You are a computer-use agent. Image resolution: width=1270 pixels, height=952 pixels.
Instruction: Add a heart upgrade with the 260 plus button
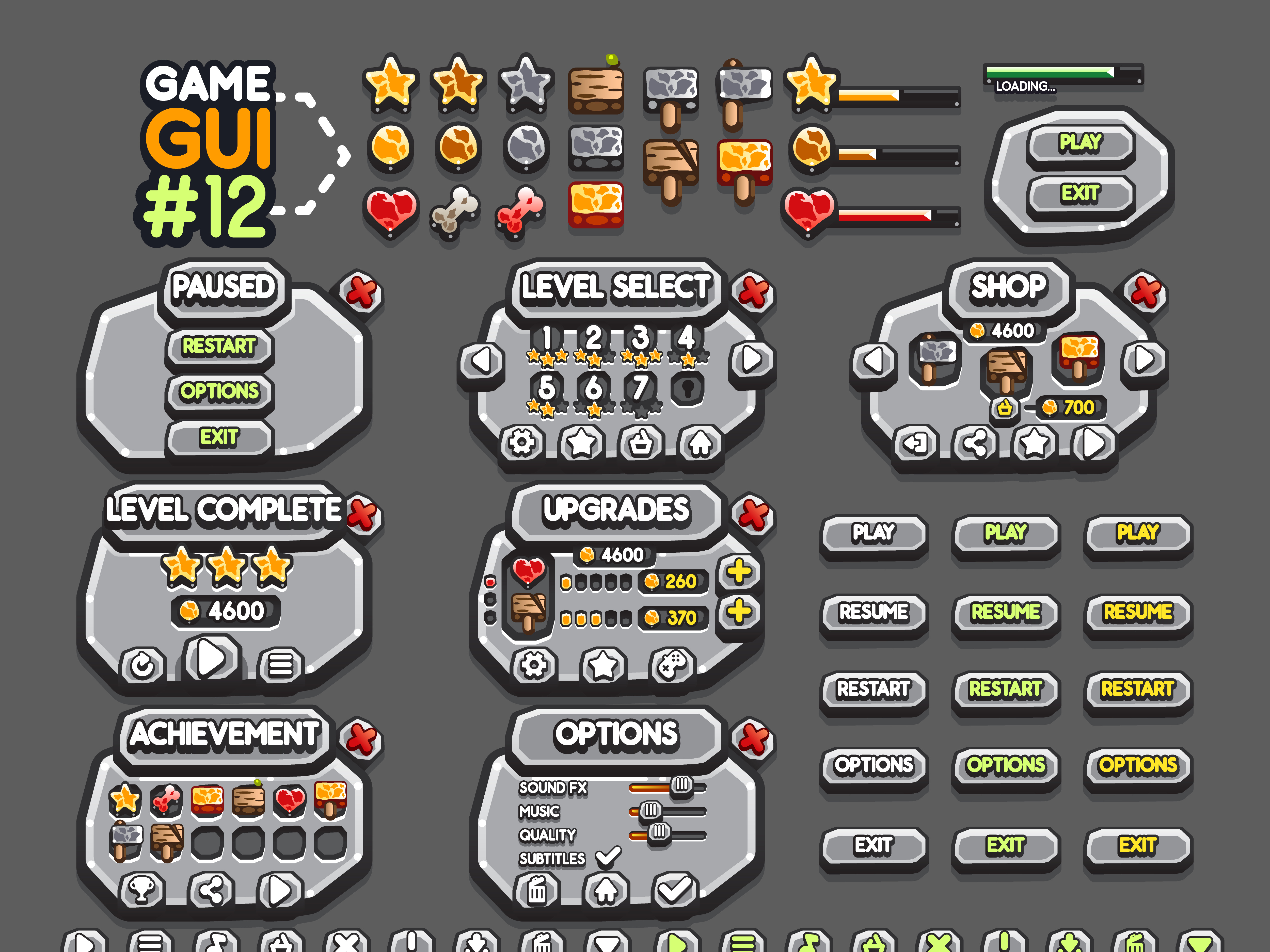click(739, 572)
